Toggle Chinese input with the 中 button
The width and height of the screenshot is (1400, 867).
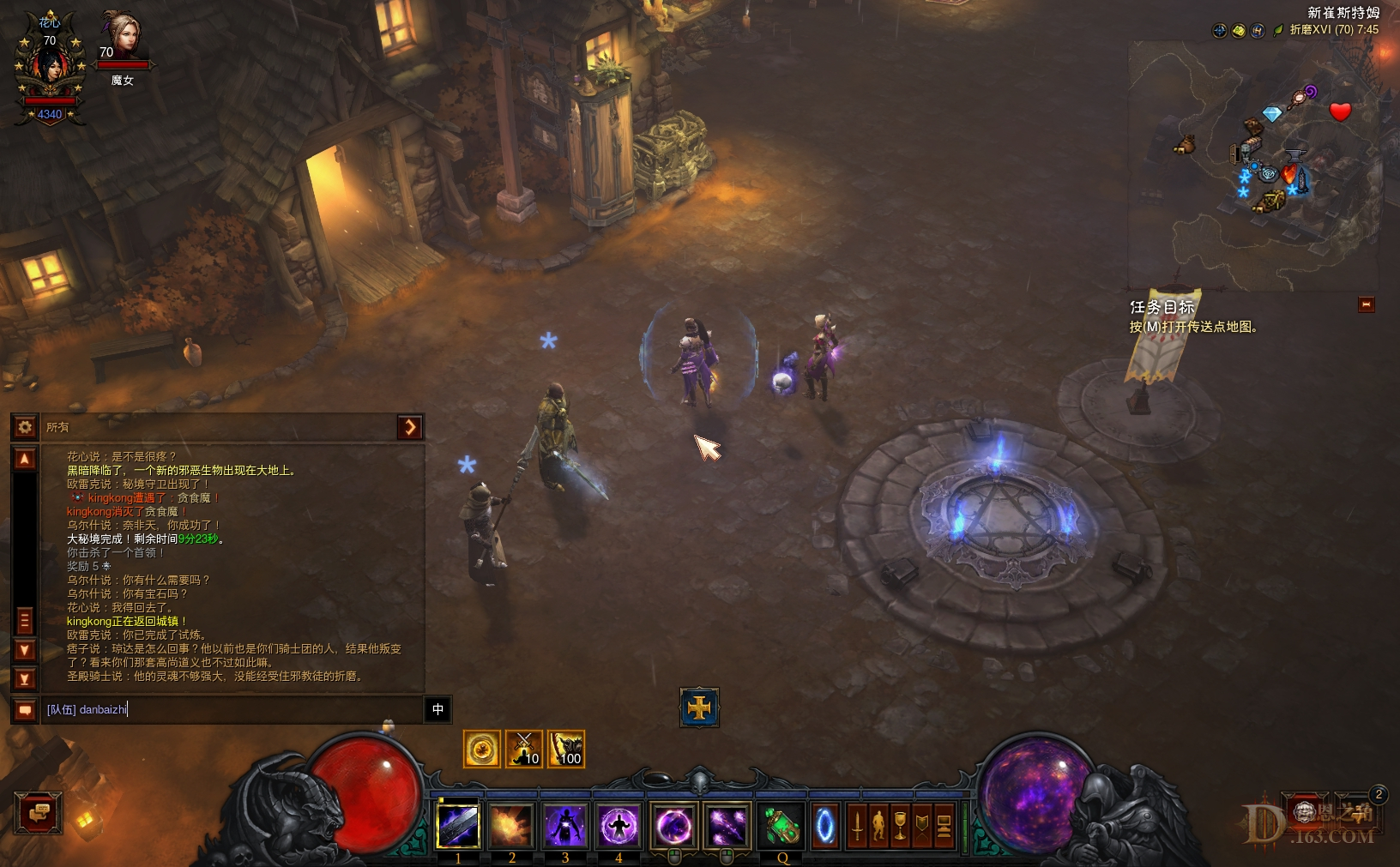pos(438,710)
